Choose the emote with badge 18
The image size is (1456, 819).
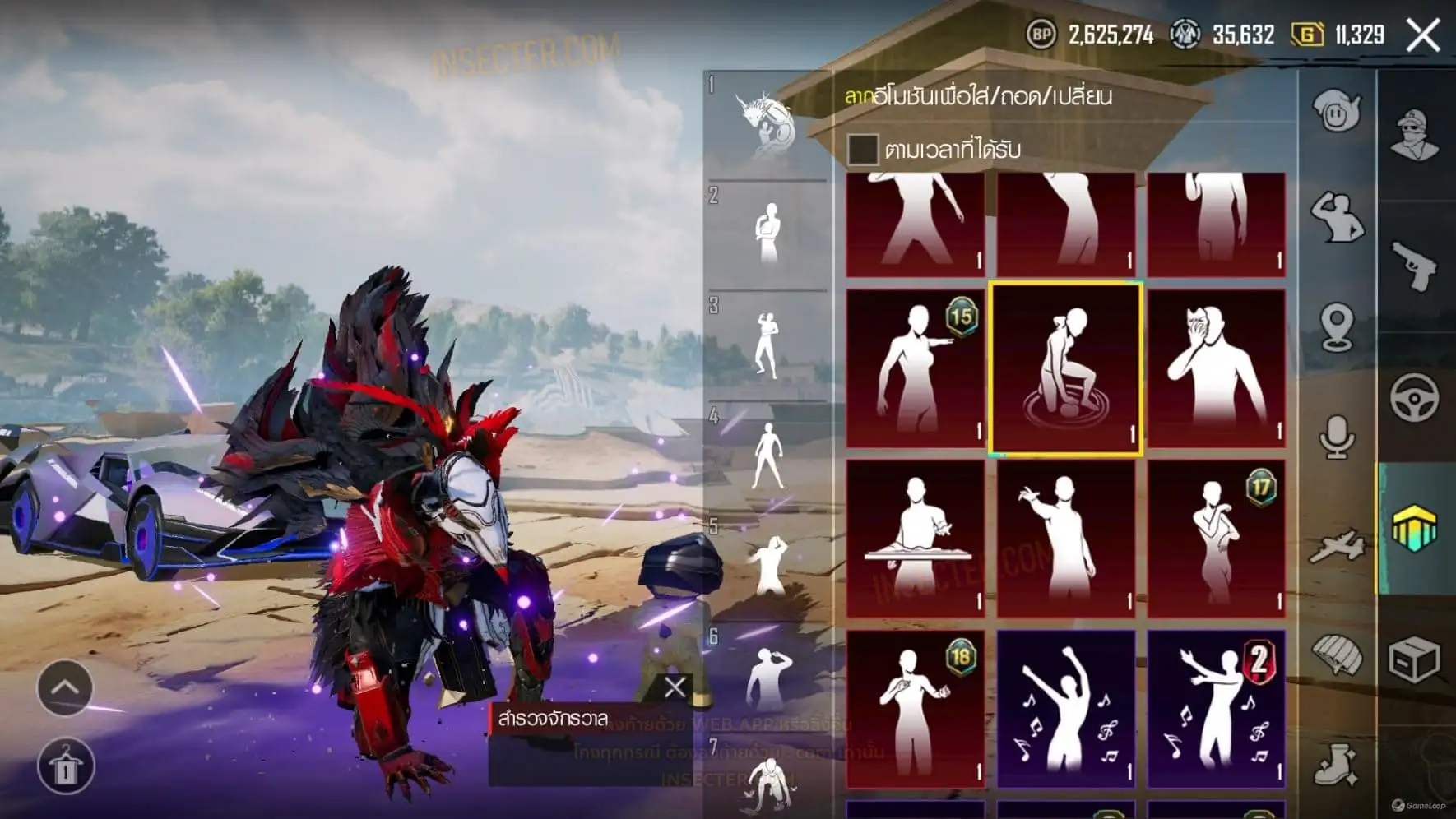[915, 709]
